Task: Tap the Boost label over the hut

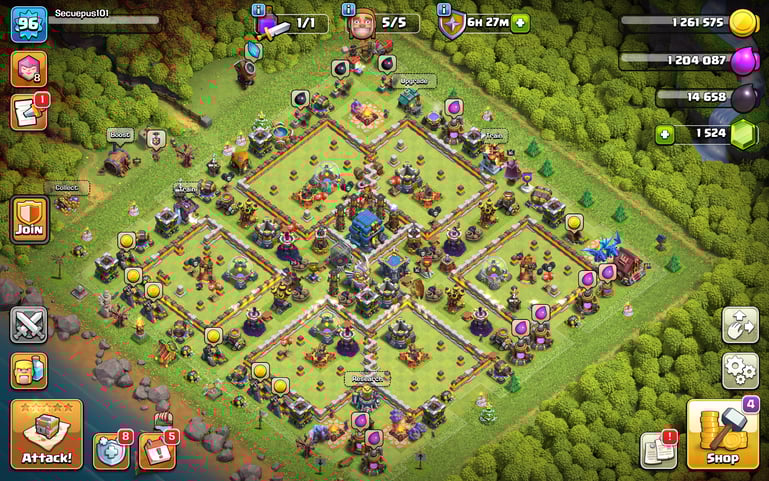Action: pos(120,135)
